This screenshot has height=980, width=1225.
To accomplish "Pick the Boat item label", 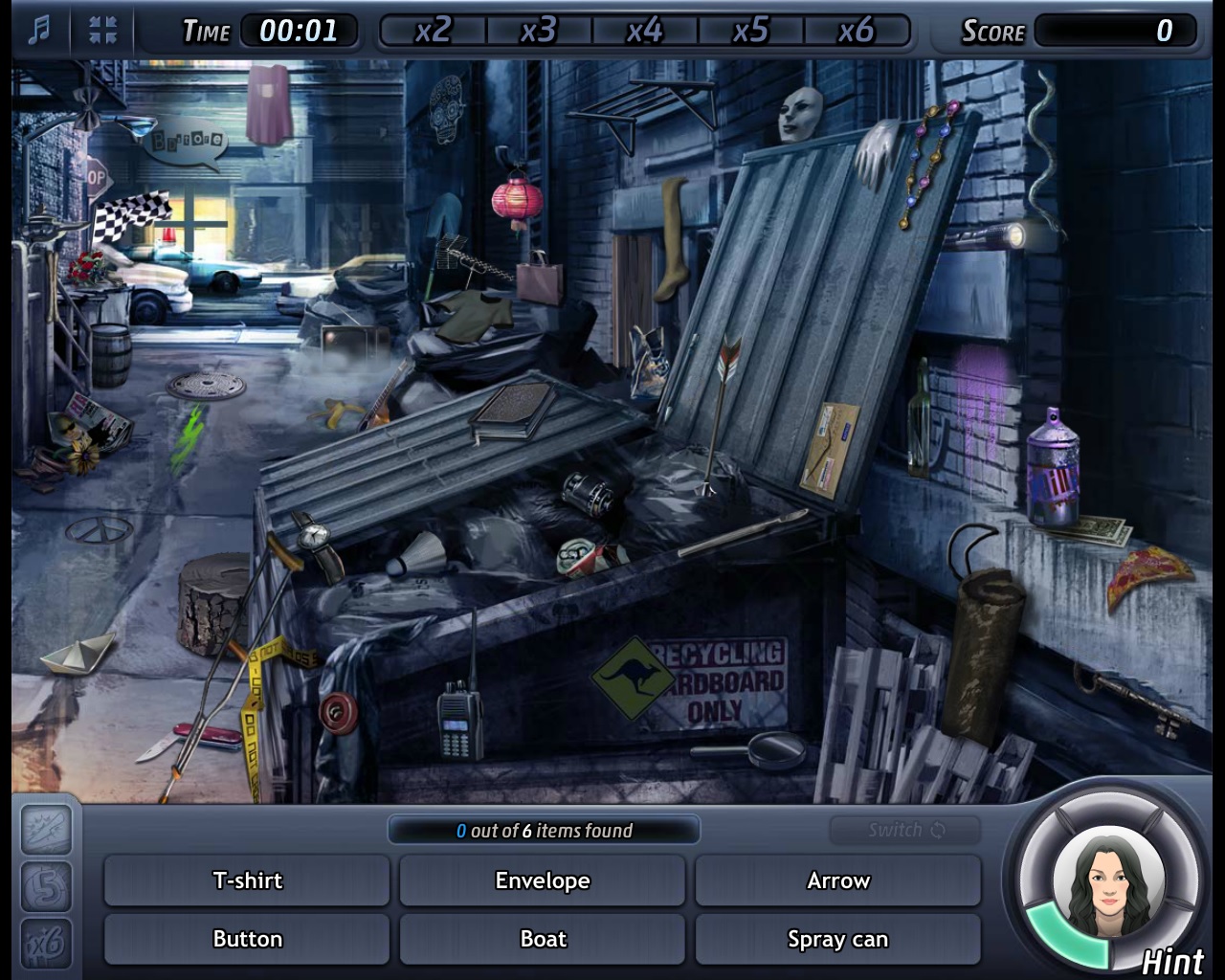I will click(543, 939).
